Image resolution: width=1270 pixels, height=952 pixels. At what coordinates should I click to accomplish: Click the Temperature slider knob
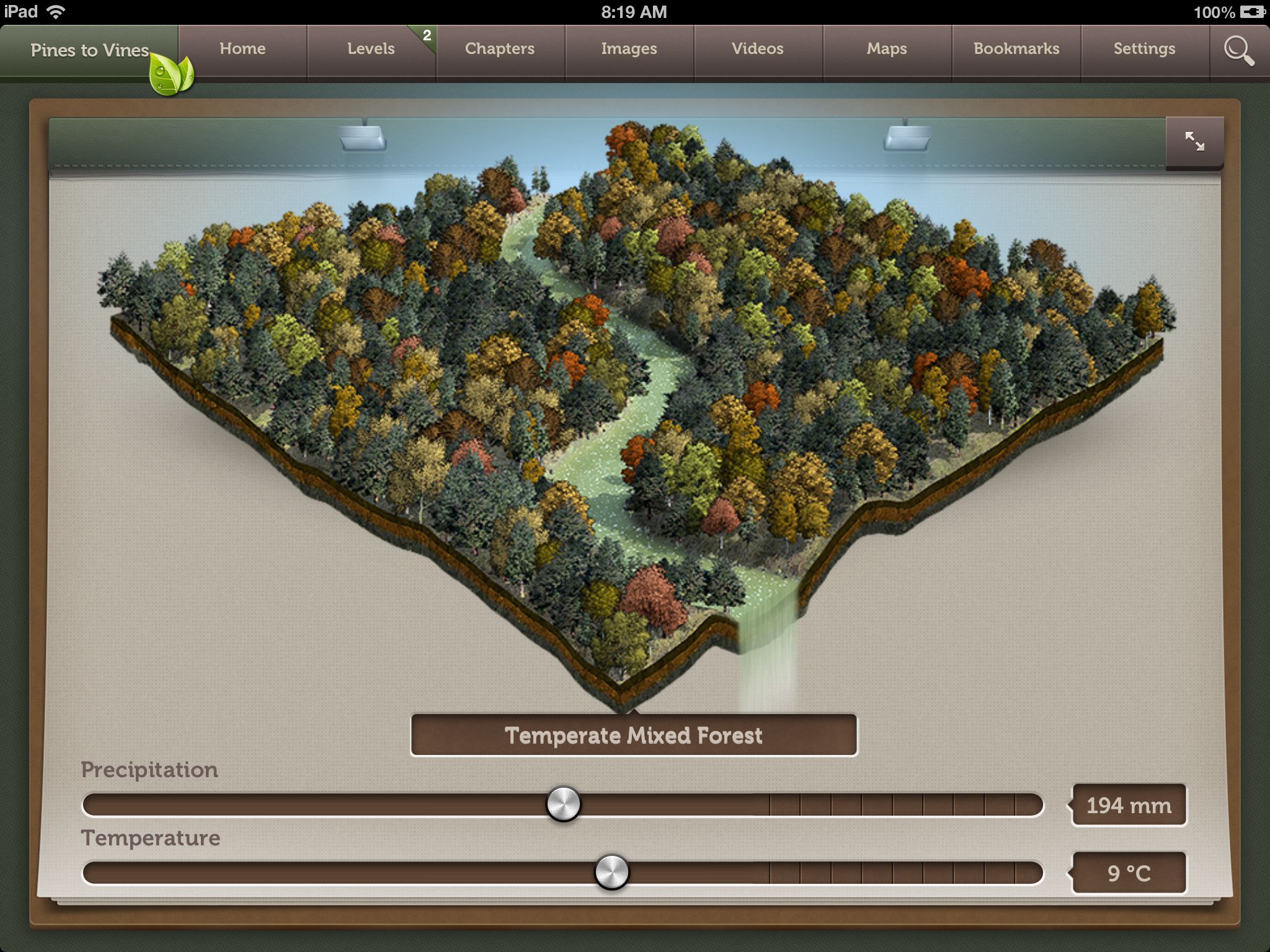612,873
